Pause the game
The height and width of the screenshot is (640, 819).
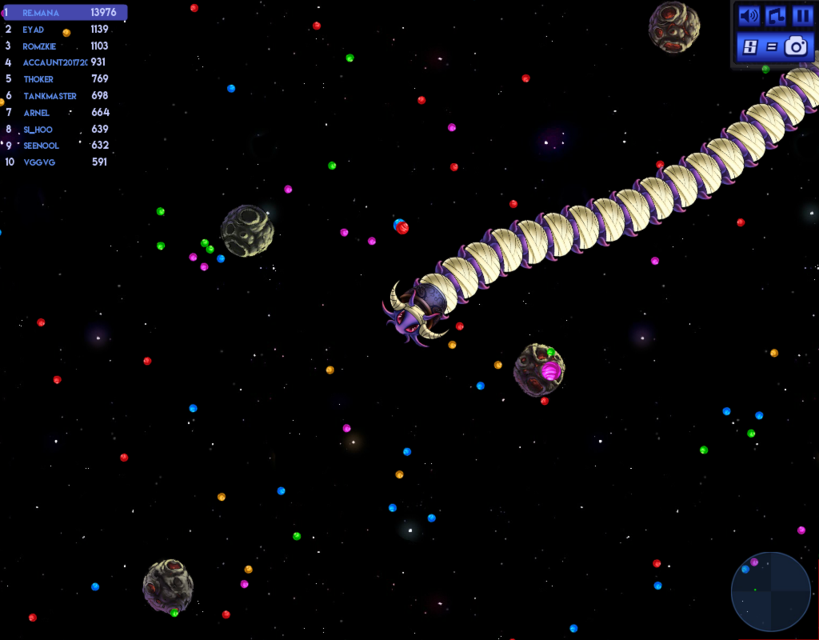[x=802, y=16]
